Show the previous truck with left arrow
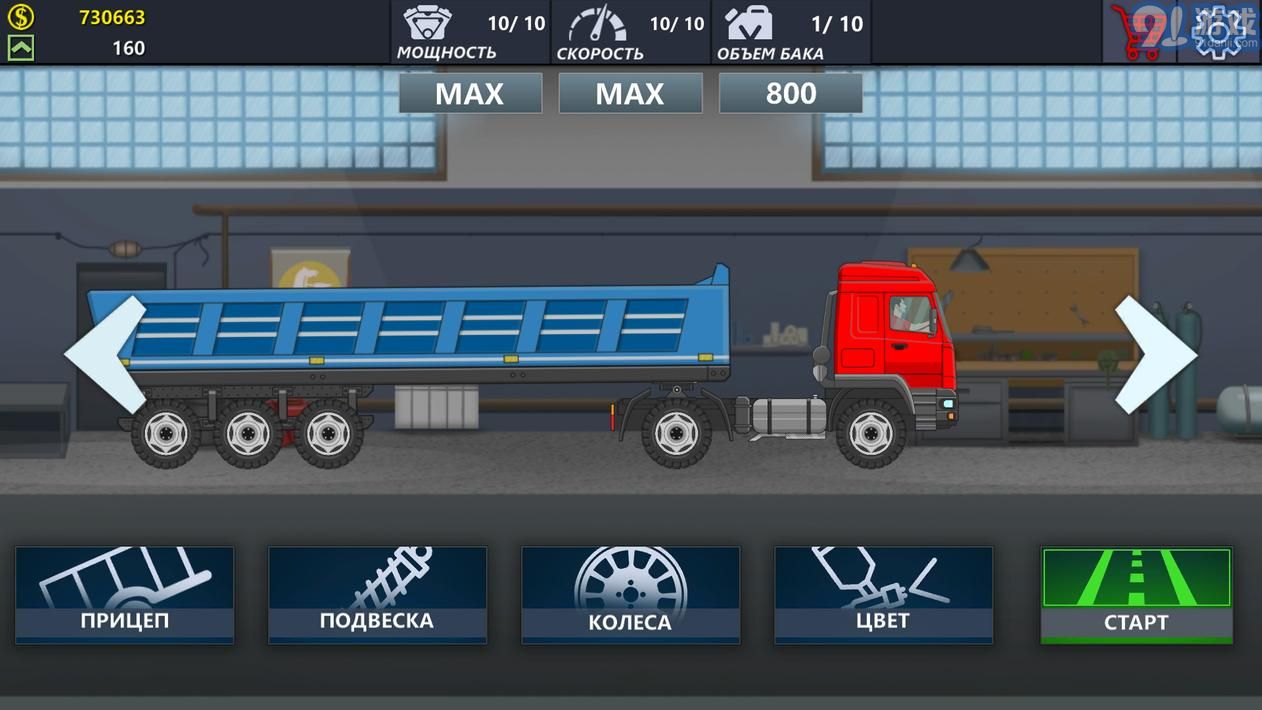 tap(106, 354)
